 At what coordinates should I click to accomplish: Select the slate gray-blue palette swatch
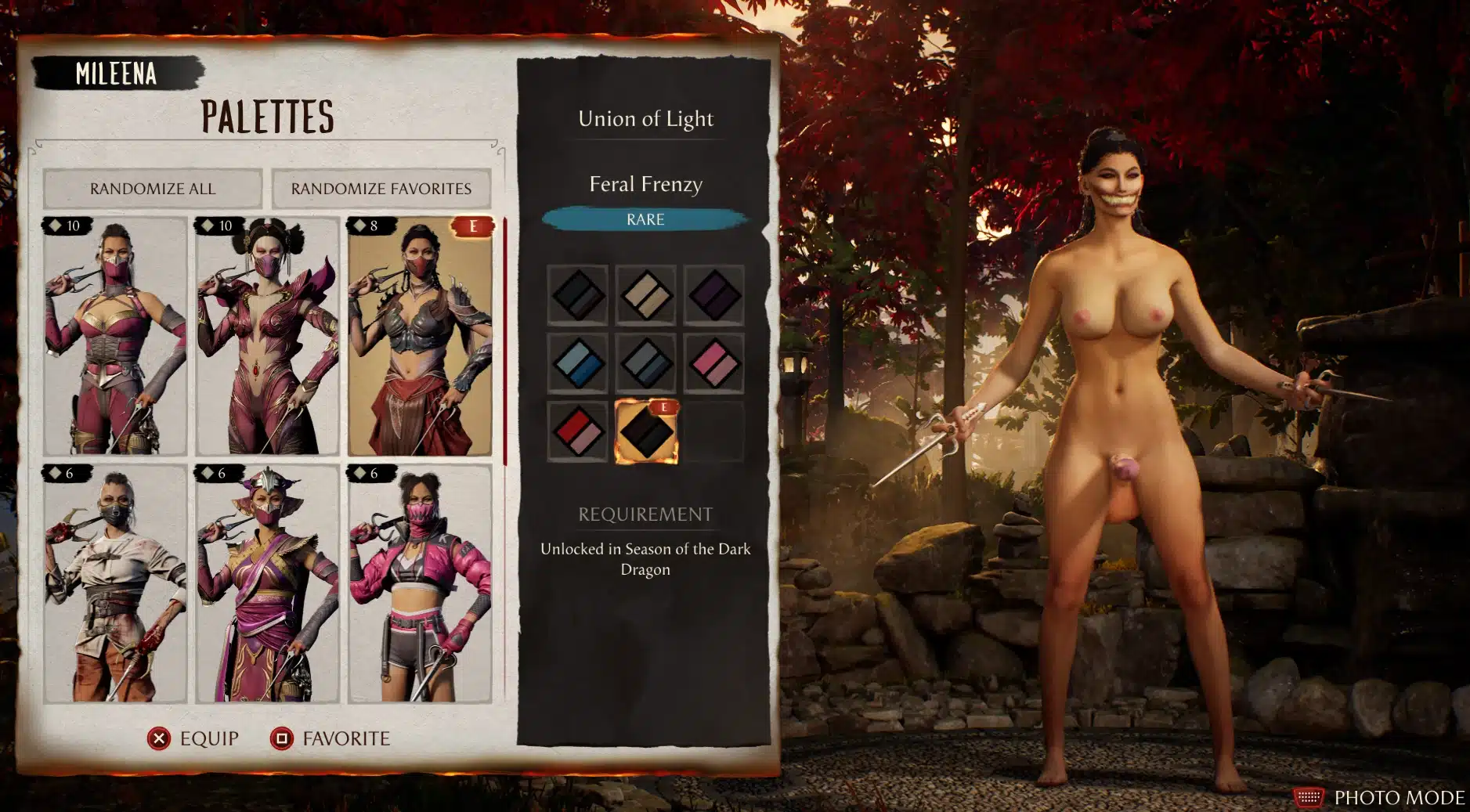pos(645,363)
